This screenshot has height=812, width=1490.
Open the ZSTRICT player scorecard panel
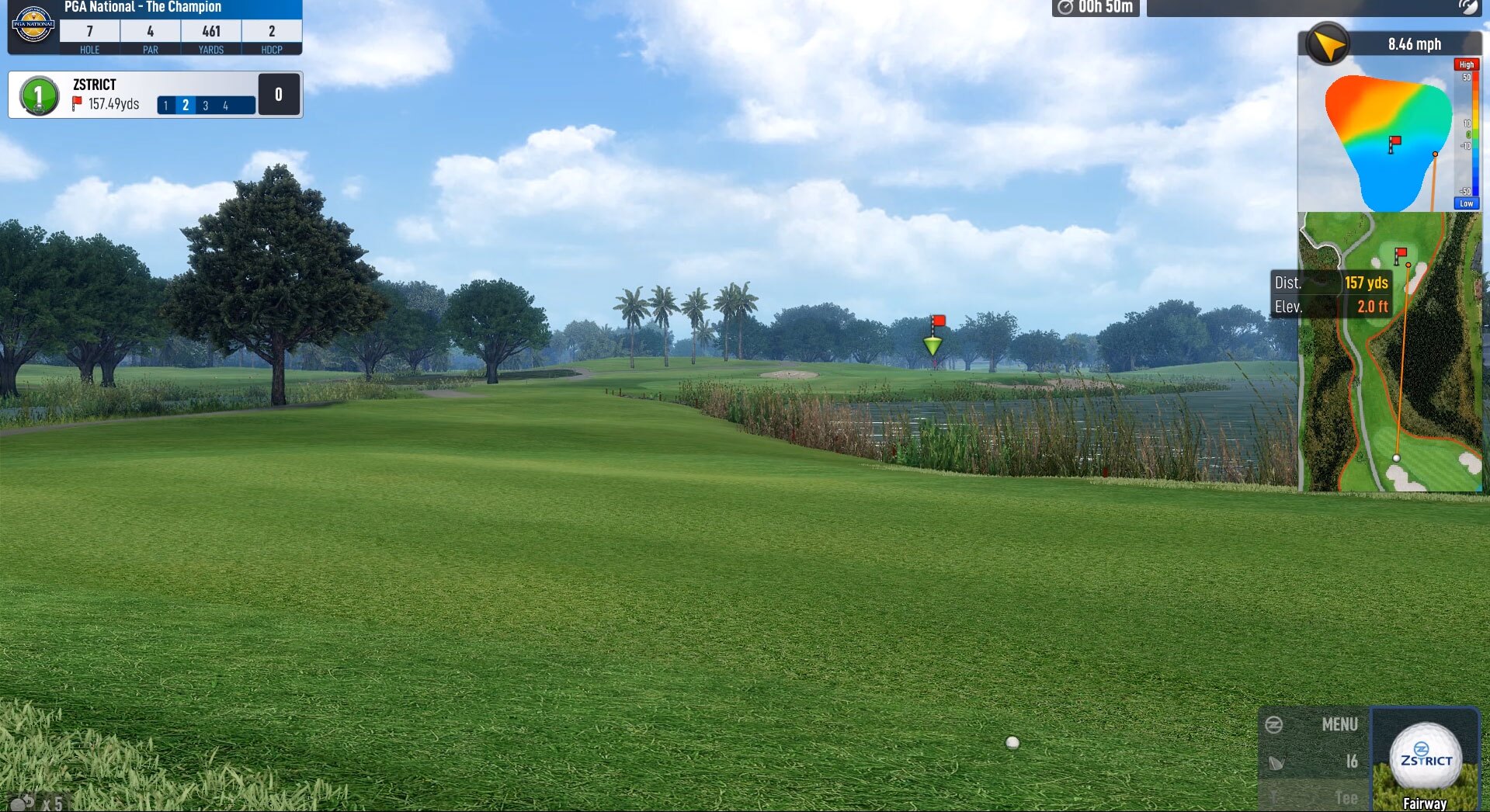pyautogui.click(x=155, y=95)
